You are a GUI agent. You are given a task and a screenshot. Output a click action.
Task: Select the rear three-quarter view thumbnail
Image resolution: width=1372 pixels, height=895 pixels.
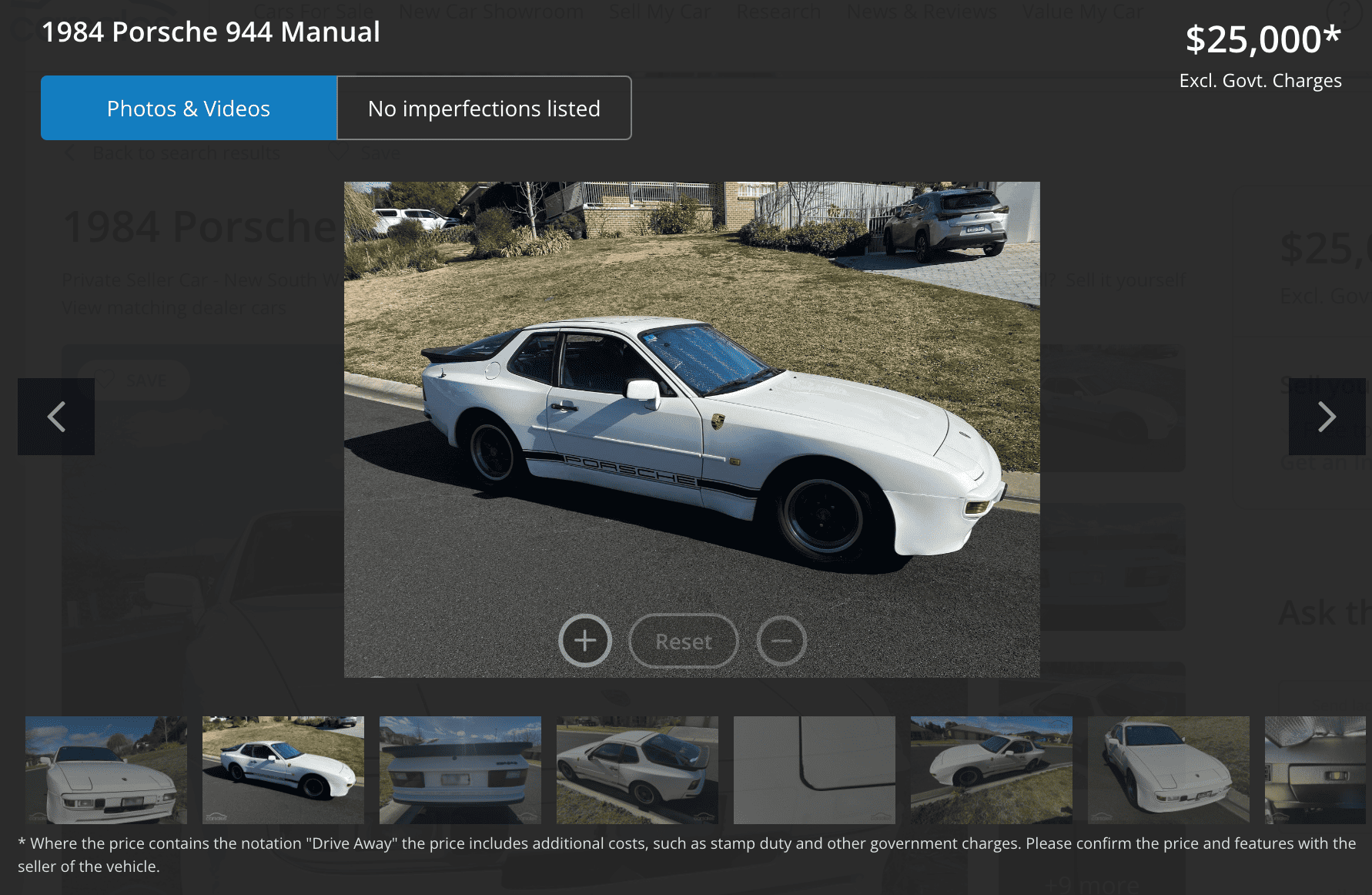637,770
